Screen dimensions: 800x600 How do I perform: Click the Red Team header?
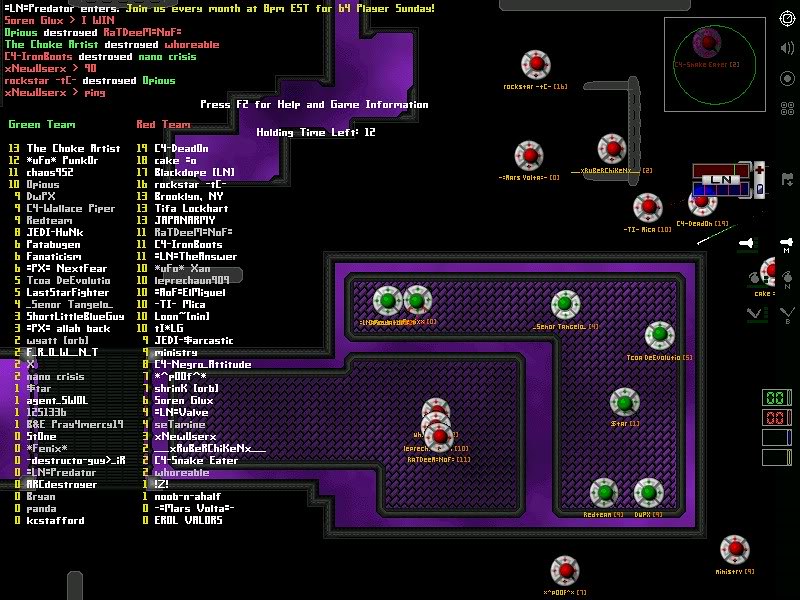(163, 125)
